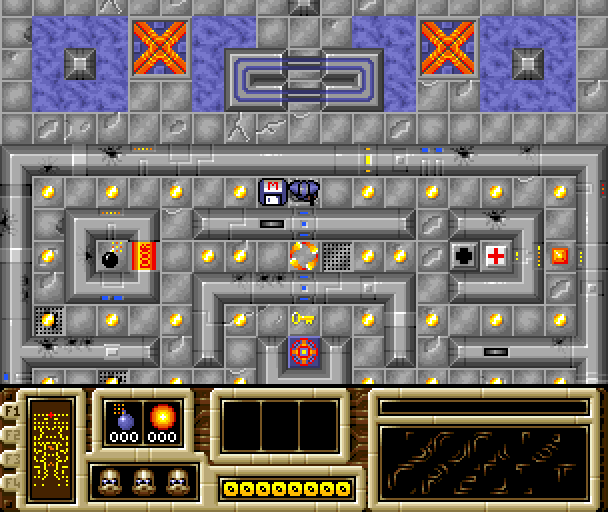The height and width of the screenshot is (512, 608).
Task: Click the F1 tab on the panel
Action: pyautogui.click(x=12, y=410)
